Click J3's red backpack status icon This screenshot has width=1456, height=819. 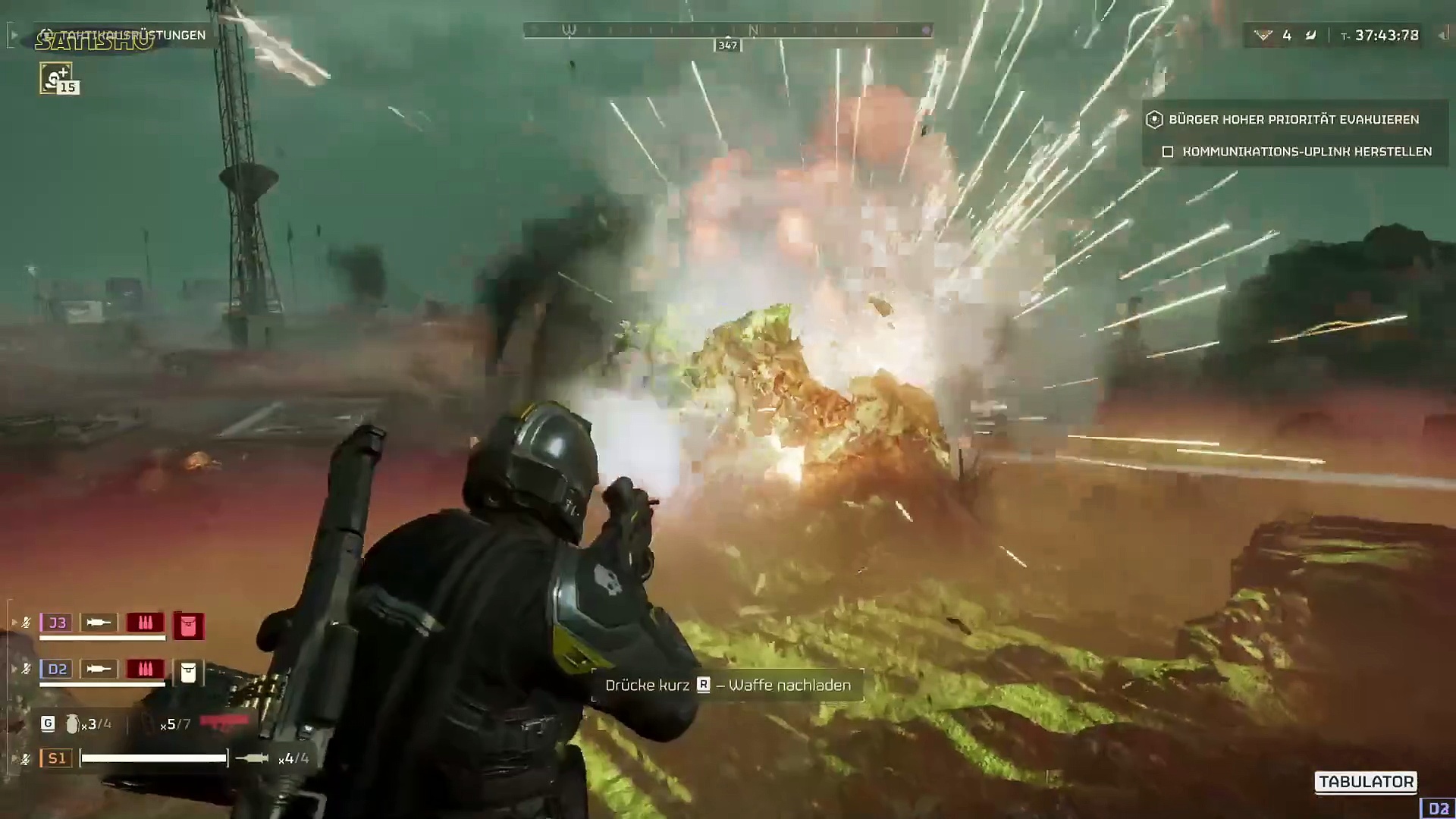[188, 626]
